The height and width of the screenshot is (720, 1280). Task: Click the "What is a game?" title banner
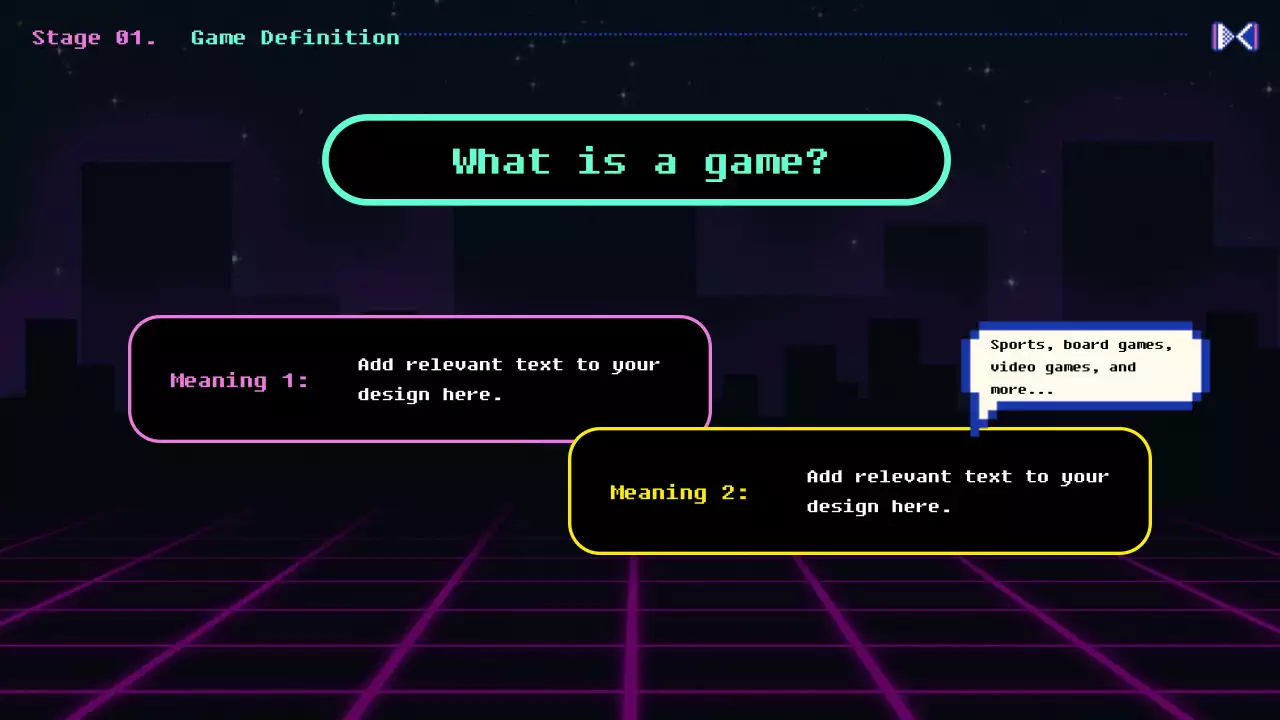pyautogui.click(x=636, y=160)
